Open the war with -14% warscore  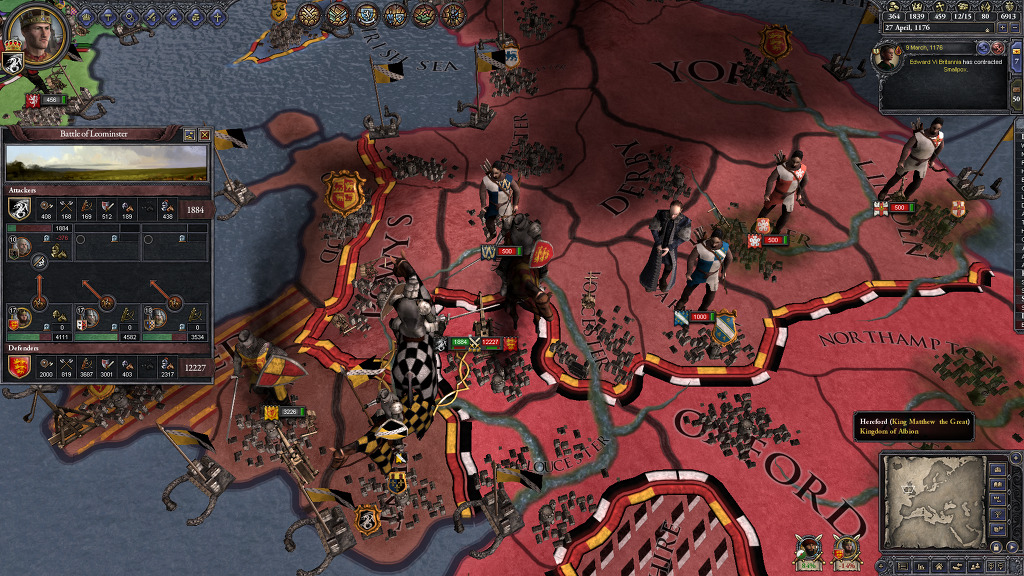coord(845,549)
